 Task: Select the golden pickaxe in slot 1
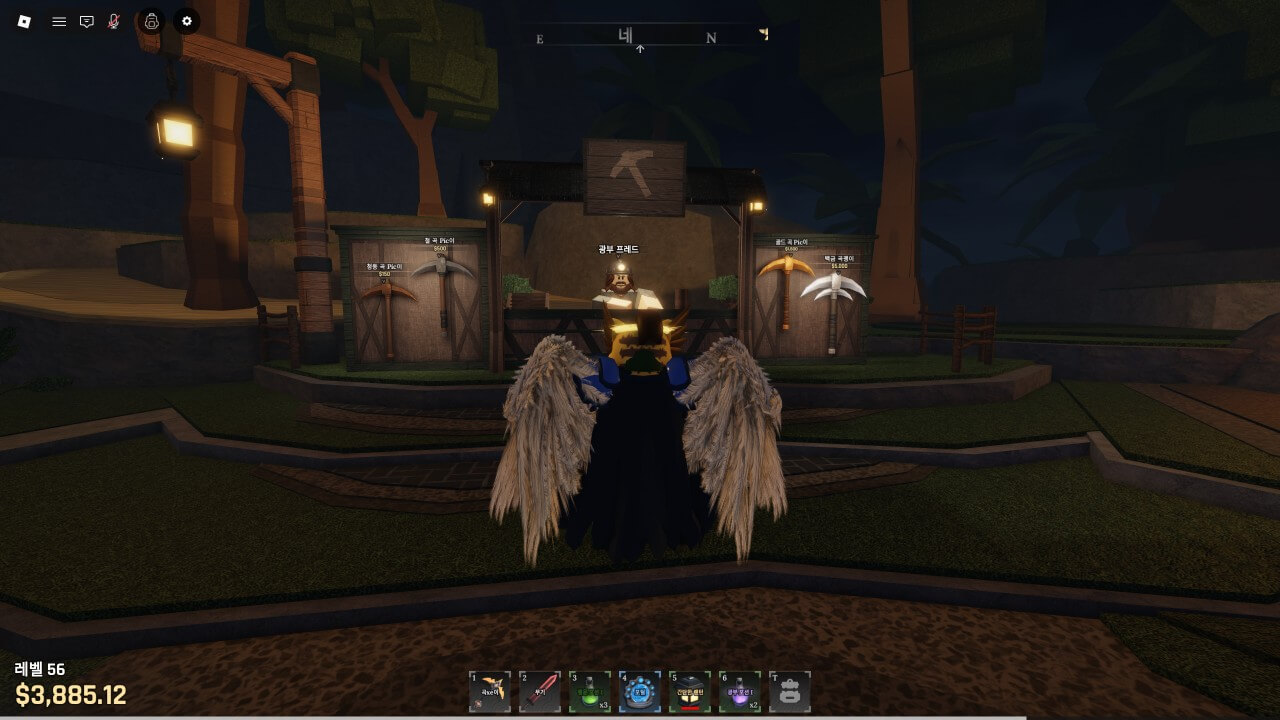coord(490,692)
